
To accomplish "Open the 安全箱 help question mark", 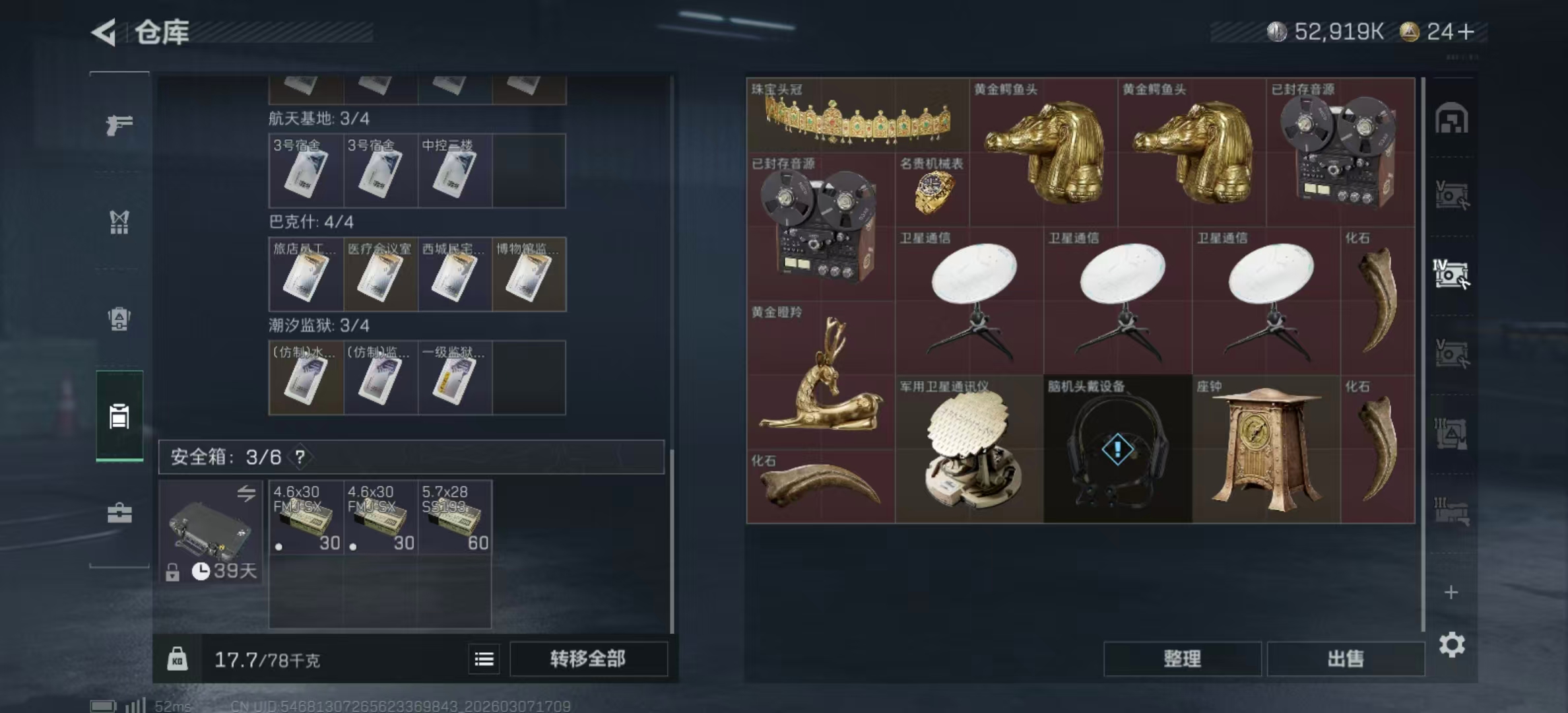I will click(x=300, y=457).
